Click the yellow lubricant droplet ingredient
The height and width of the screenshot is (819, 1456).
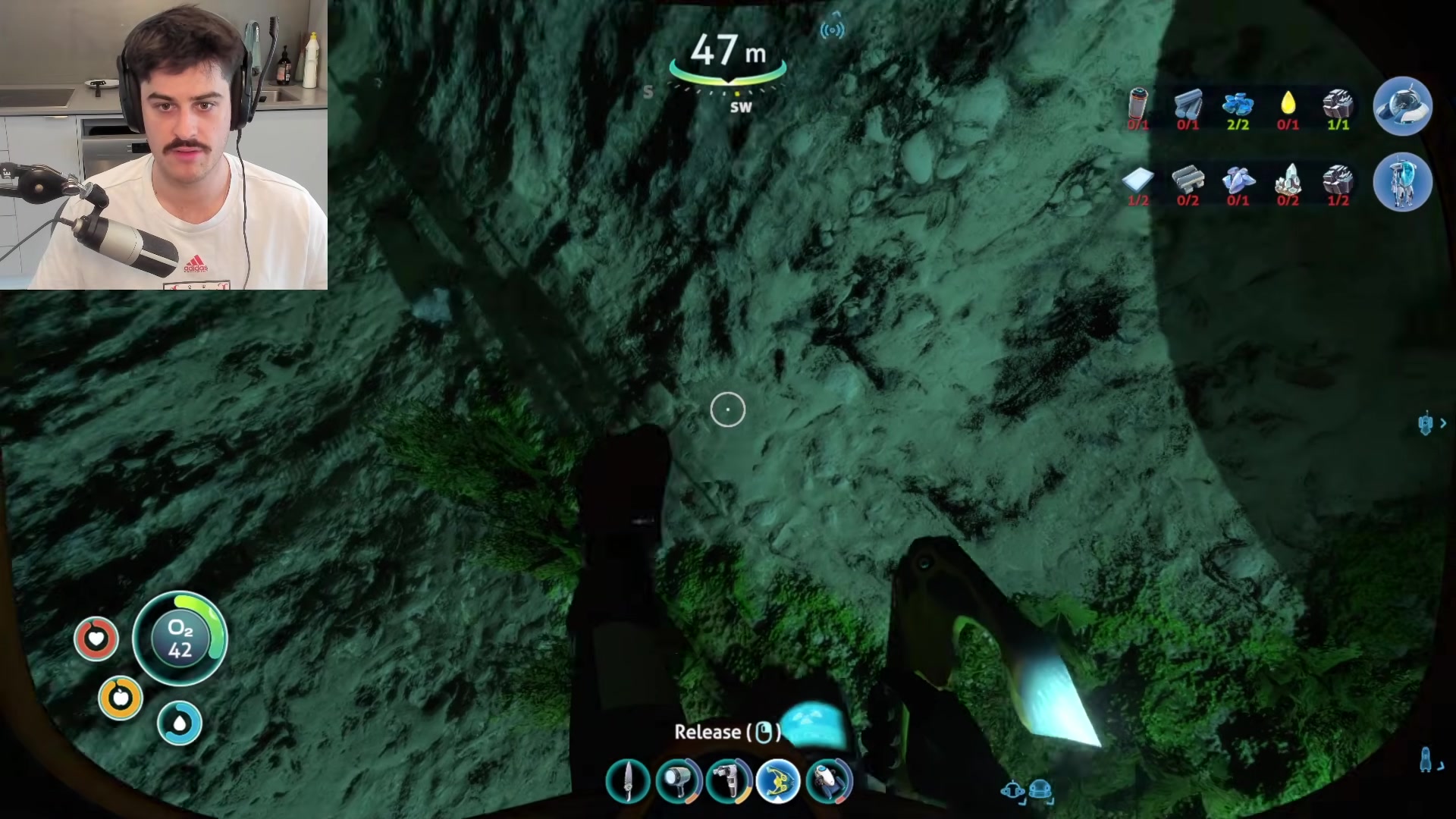[x=1288, y=105]
